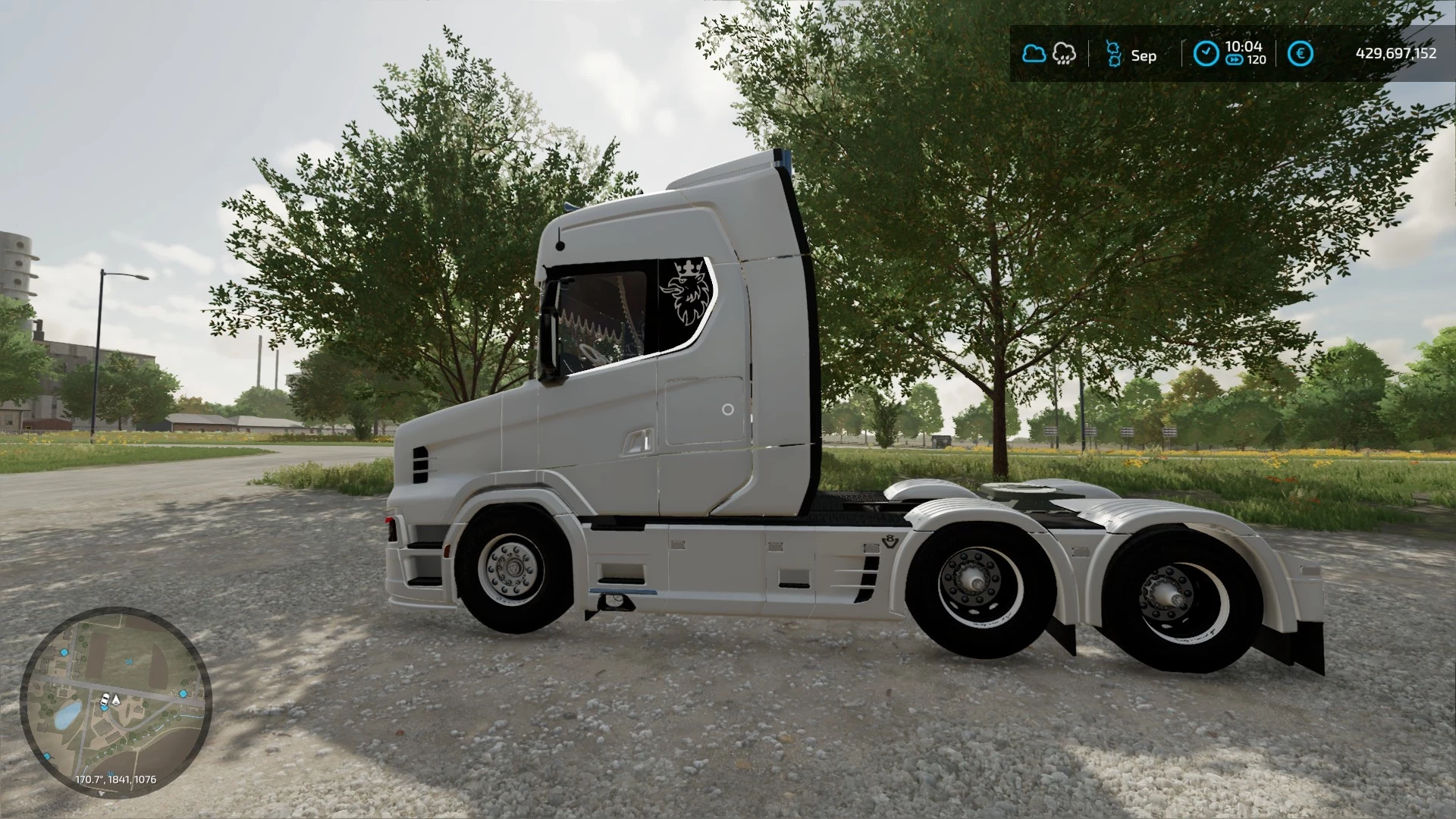The image size is (1456, 819).
Task: Click the fast-forward time acceleration icon
Action: pos(1235,59)
